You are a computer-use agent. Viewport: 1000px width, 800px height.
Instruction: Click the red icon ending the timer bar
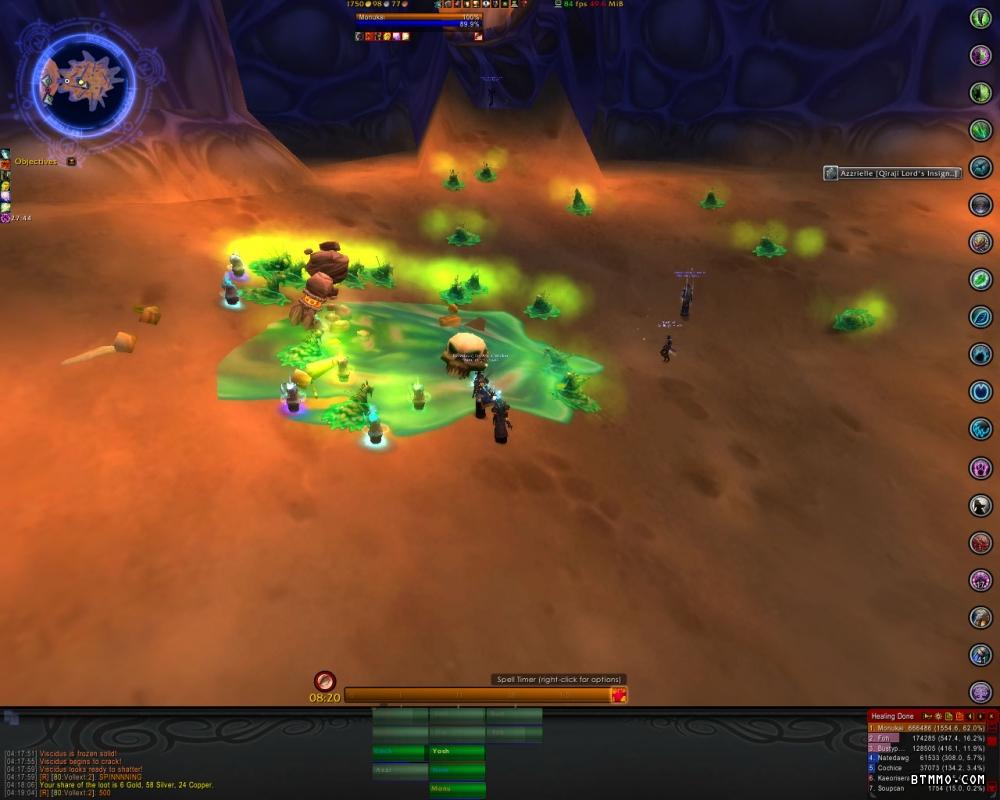(619, 695)
